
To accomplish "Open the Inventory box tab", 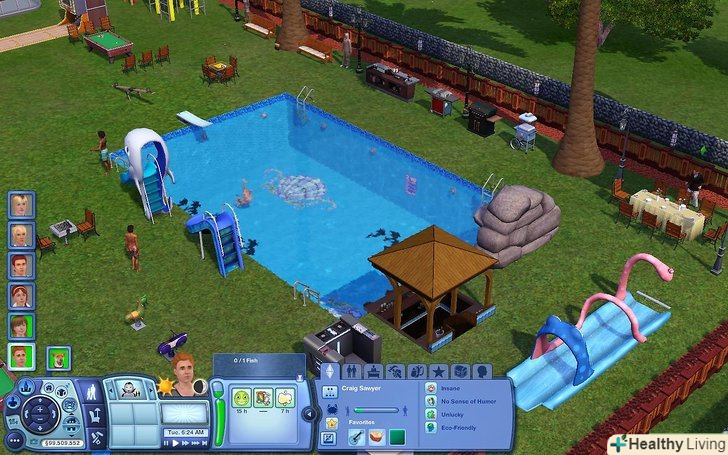I will pos(460,372).
